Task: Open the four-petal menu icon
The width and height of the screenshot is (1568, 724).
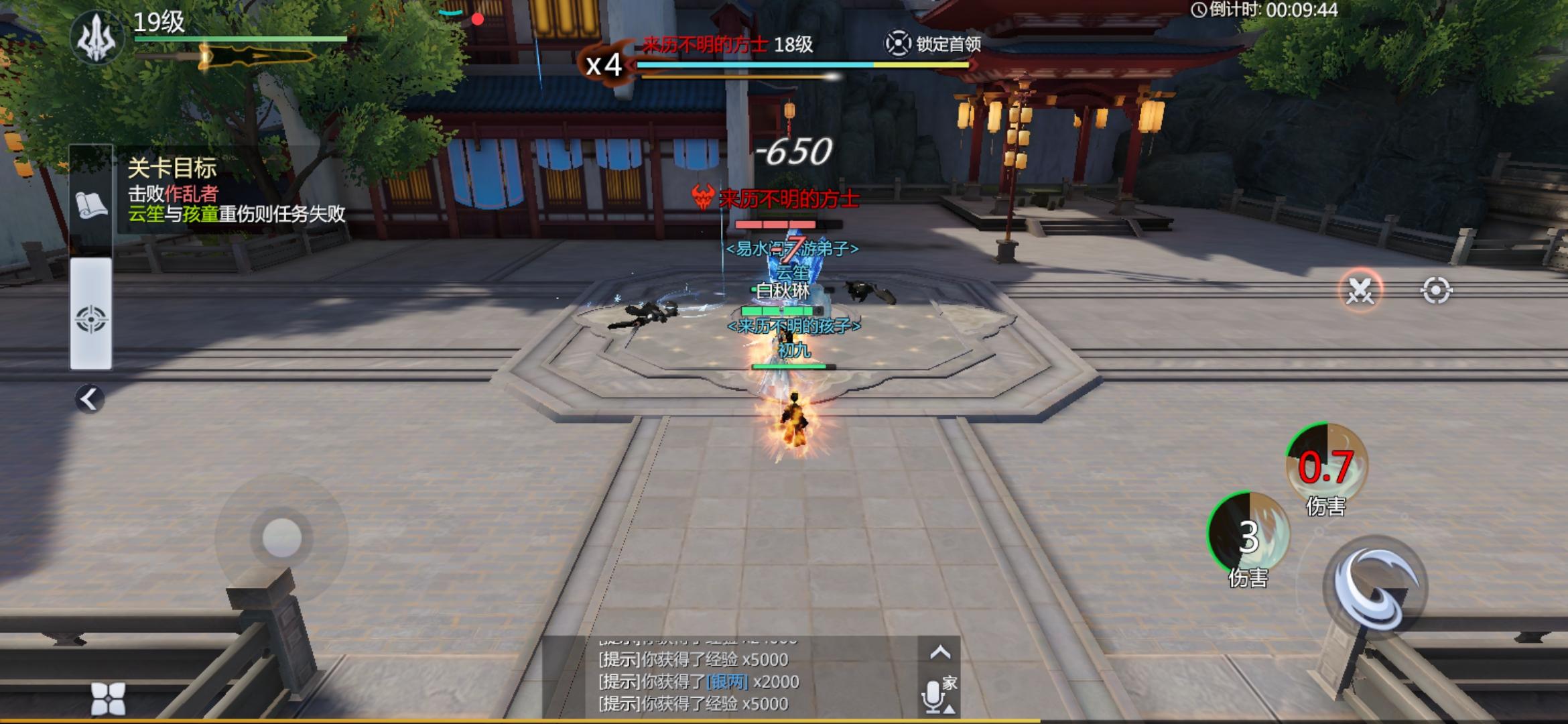Action: [108, 699]
